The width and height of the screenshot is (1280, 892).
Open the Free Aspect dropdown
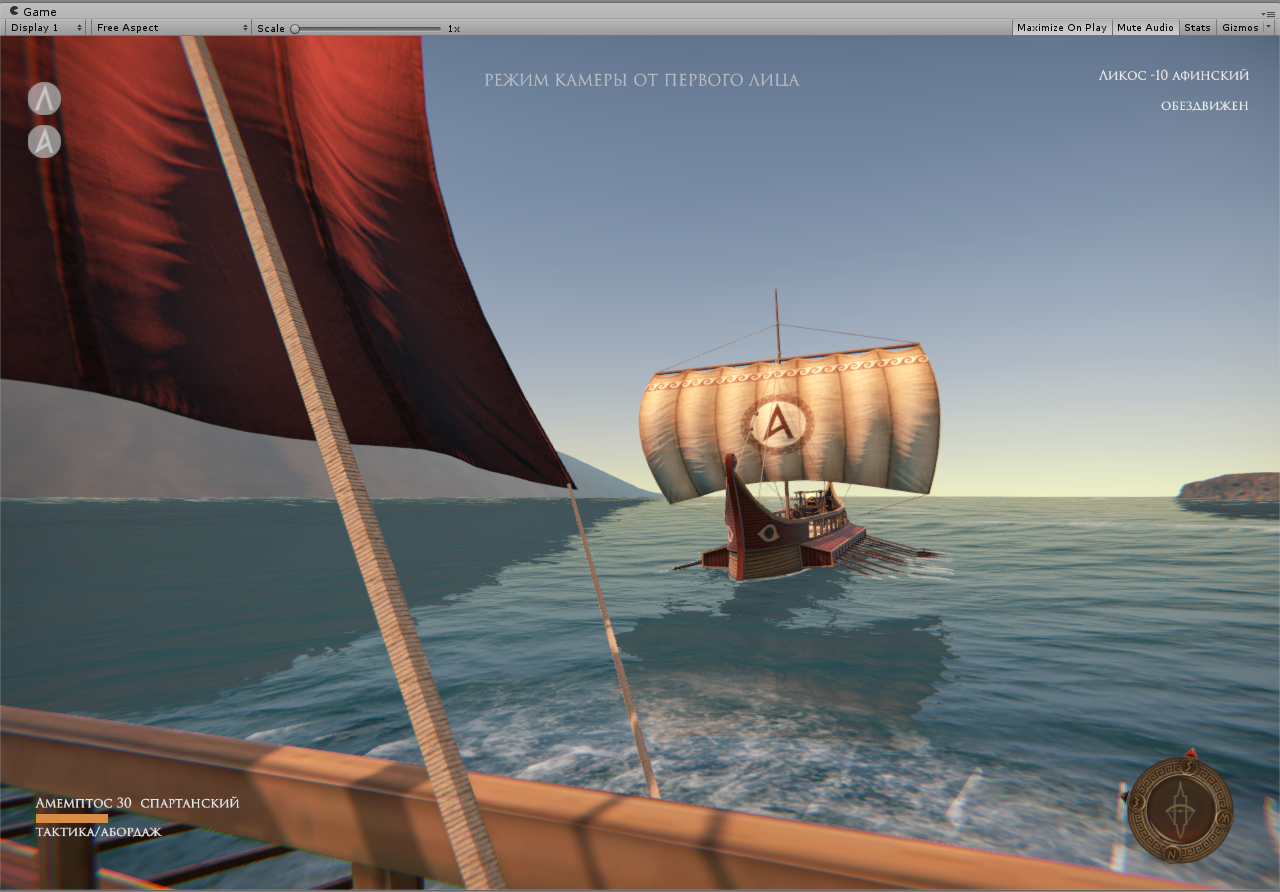click(171, 28)
